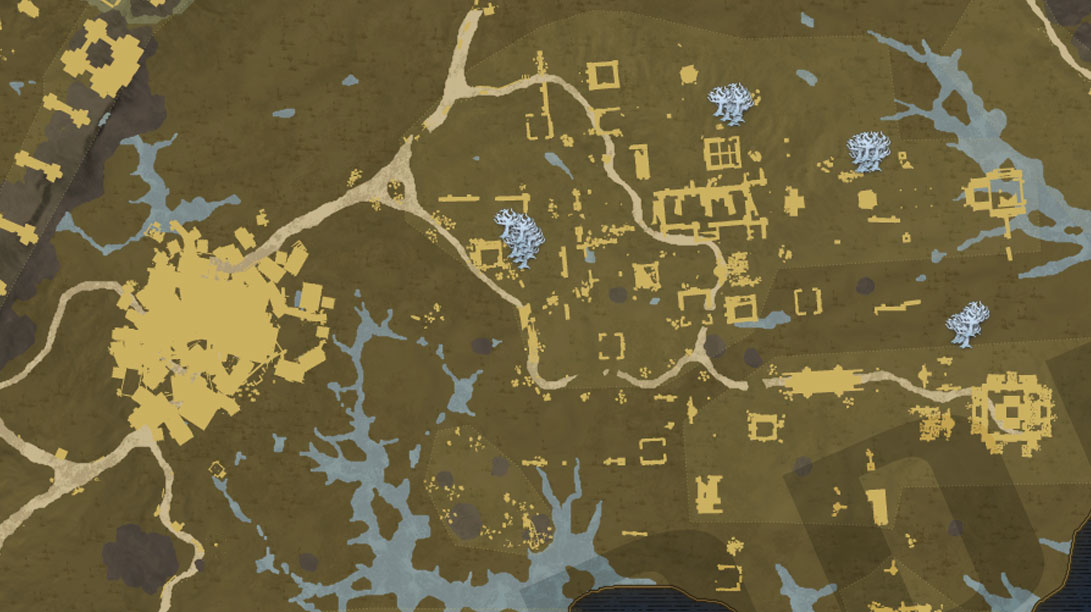Select the white tree marker nearest the large city
Screen dimensions: 1091x612
[518, 238]
